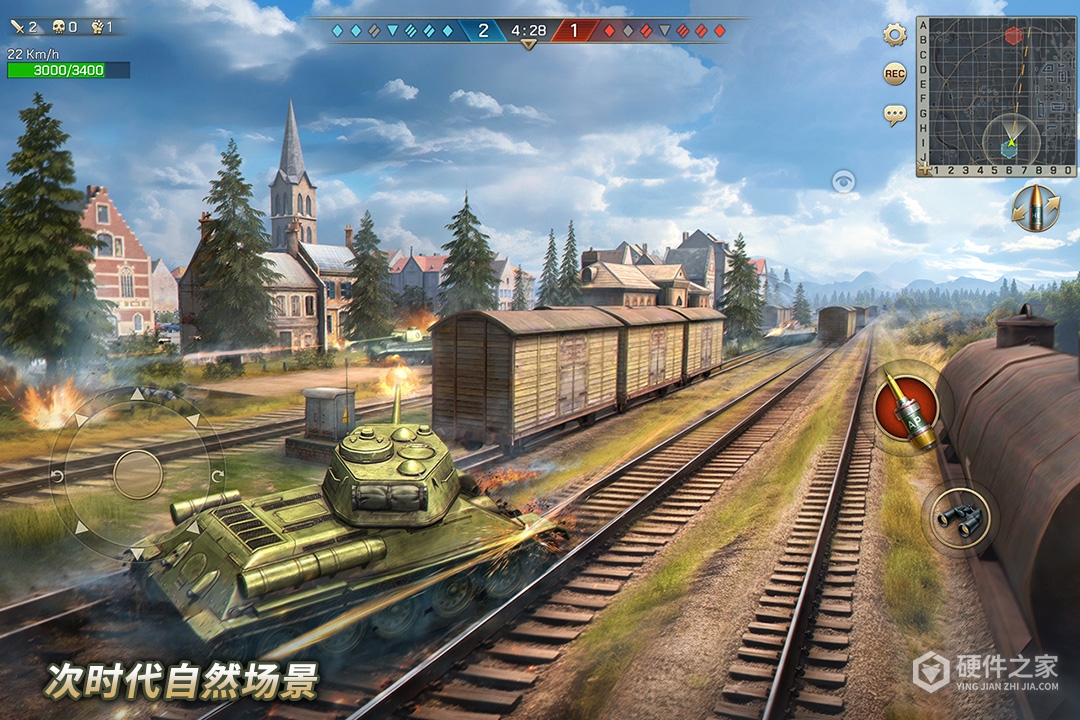Expand the score panel down arrow

click(x=528, y=45)
